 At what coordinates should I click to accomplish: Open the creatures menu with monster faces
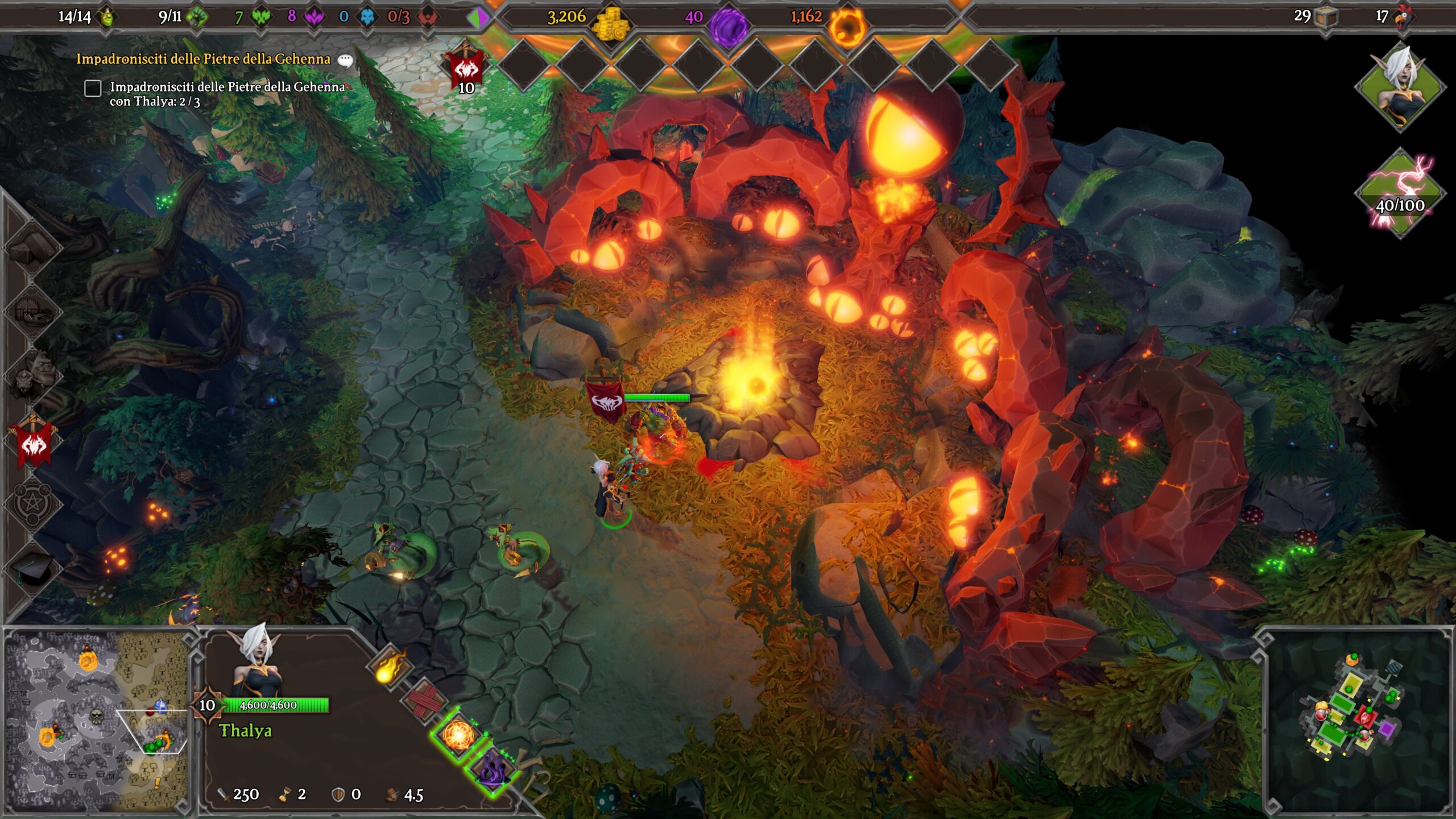coord(33,376)
